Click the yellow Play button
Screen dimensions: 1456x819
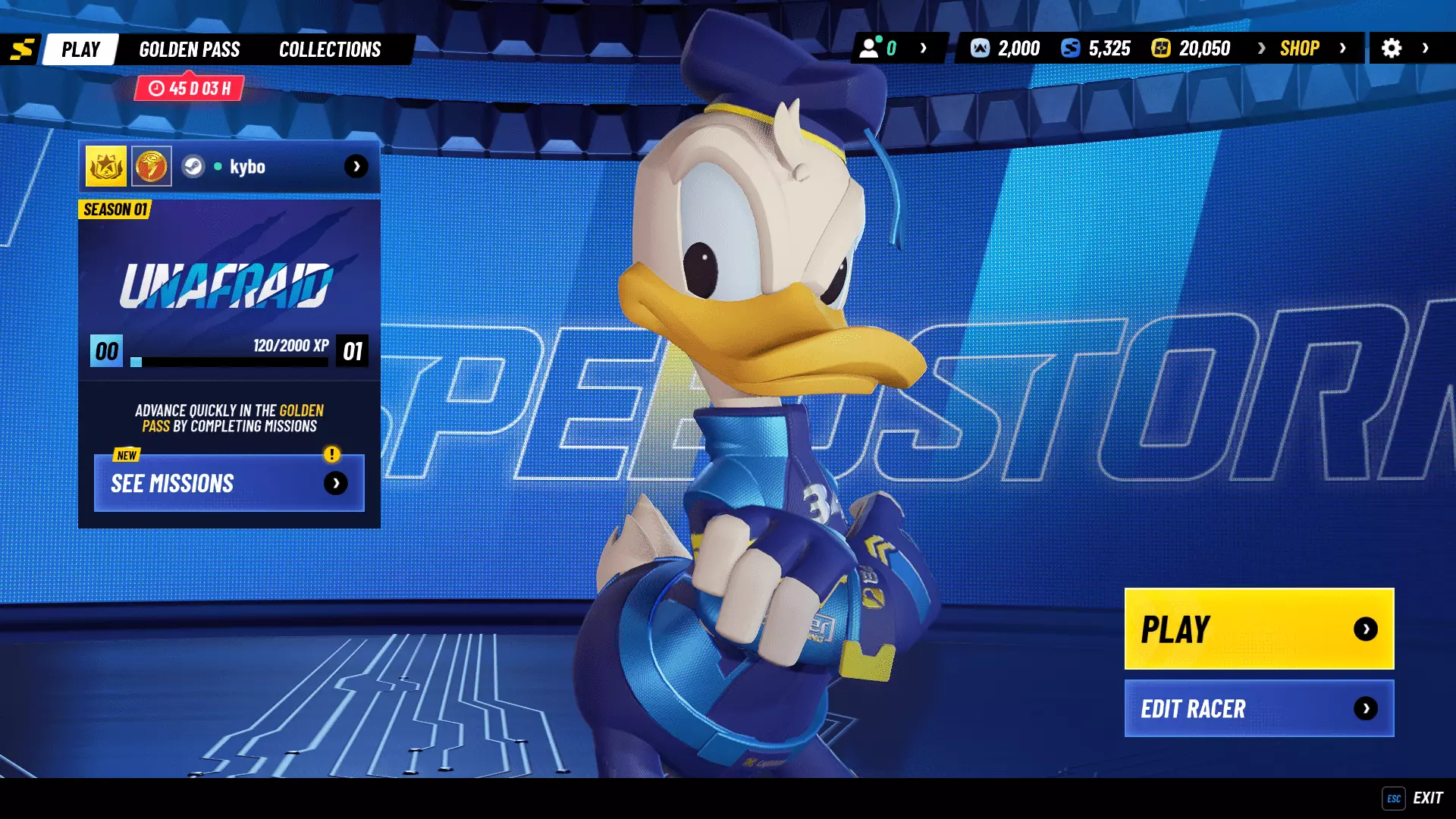pyautogui.click(x=1259, y=629)
